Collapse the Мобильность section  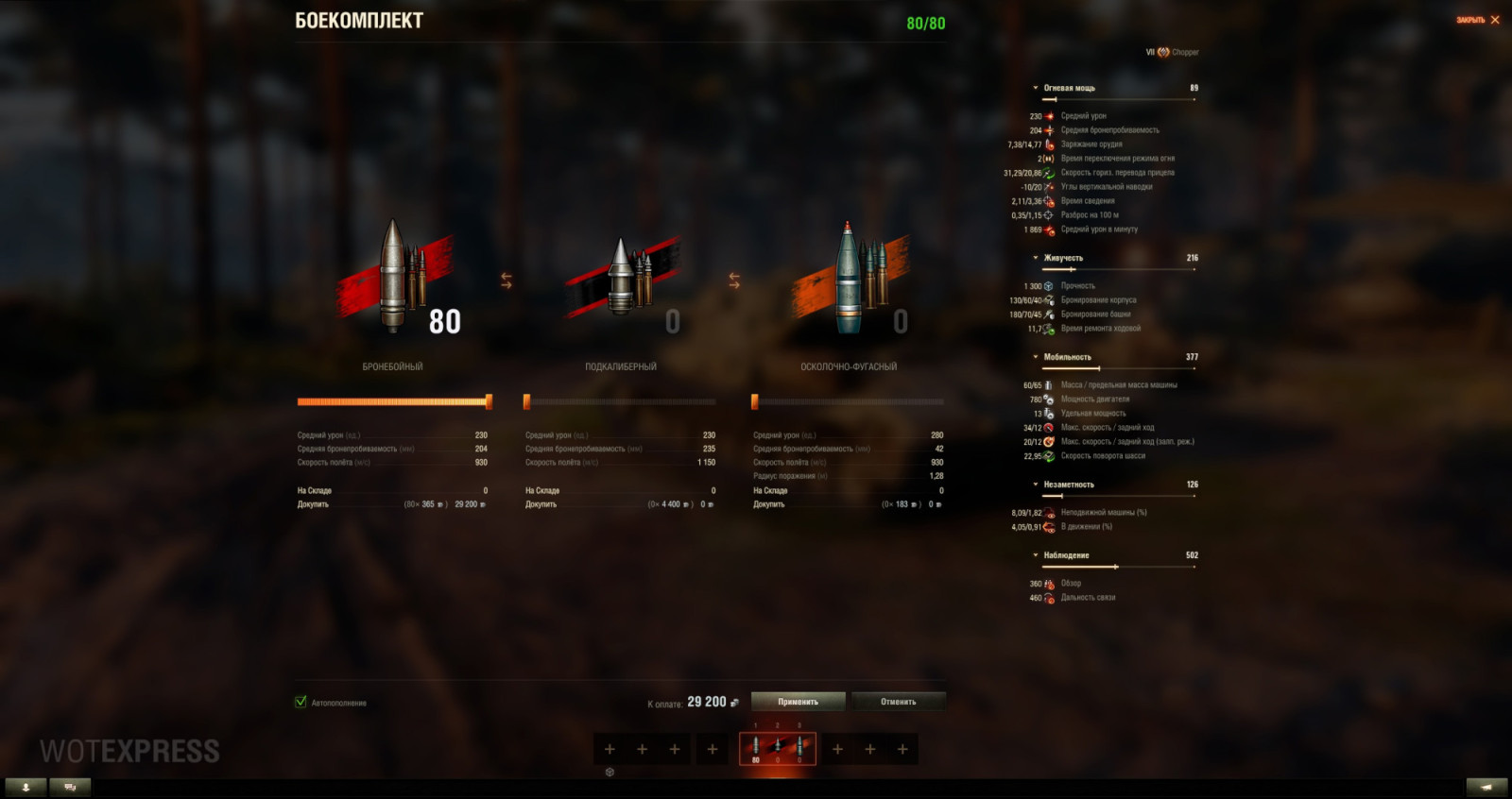coord(1037,356)
